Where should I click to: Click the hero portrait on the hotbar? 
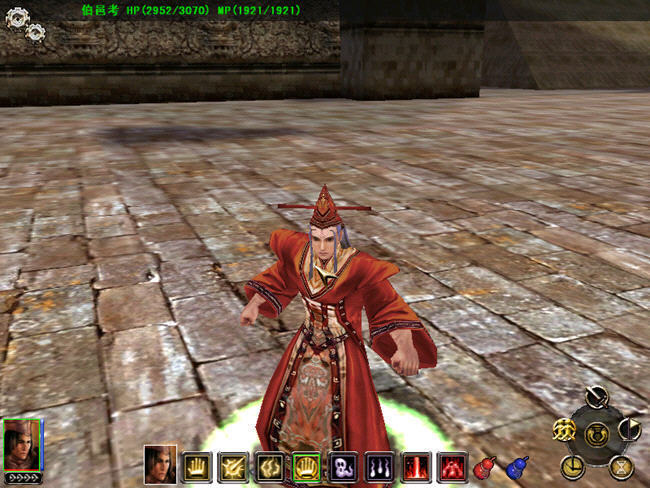(160, 463)
